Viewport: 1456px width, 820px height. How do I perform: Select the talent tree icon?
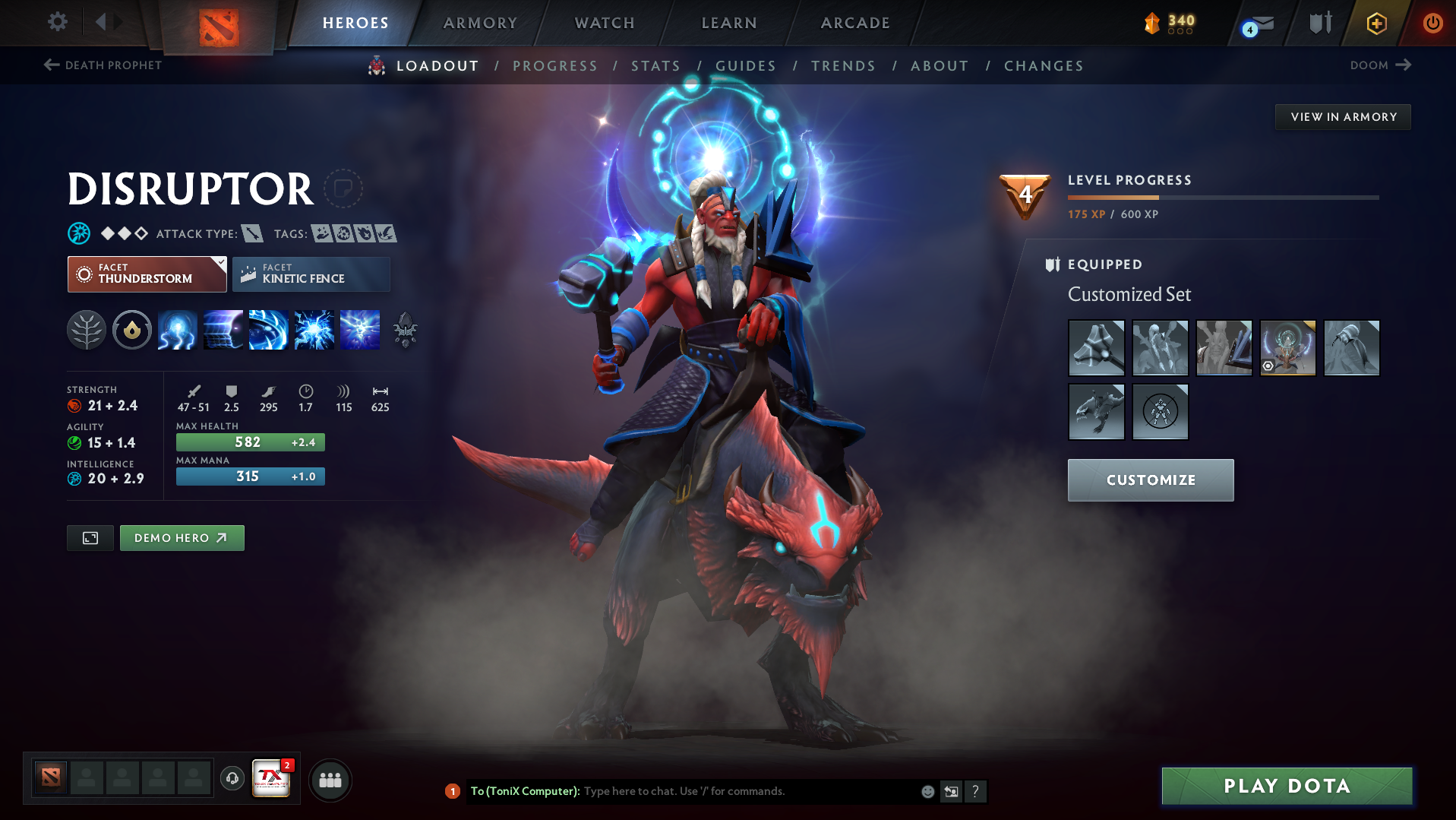click(87, 330)
